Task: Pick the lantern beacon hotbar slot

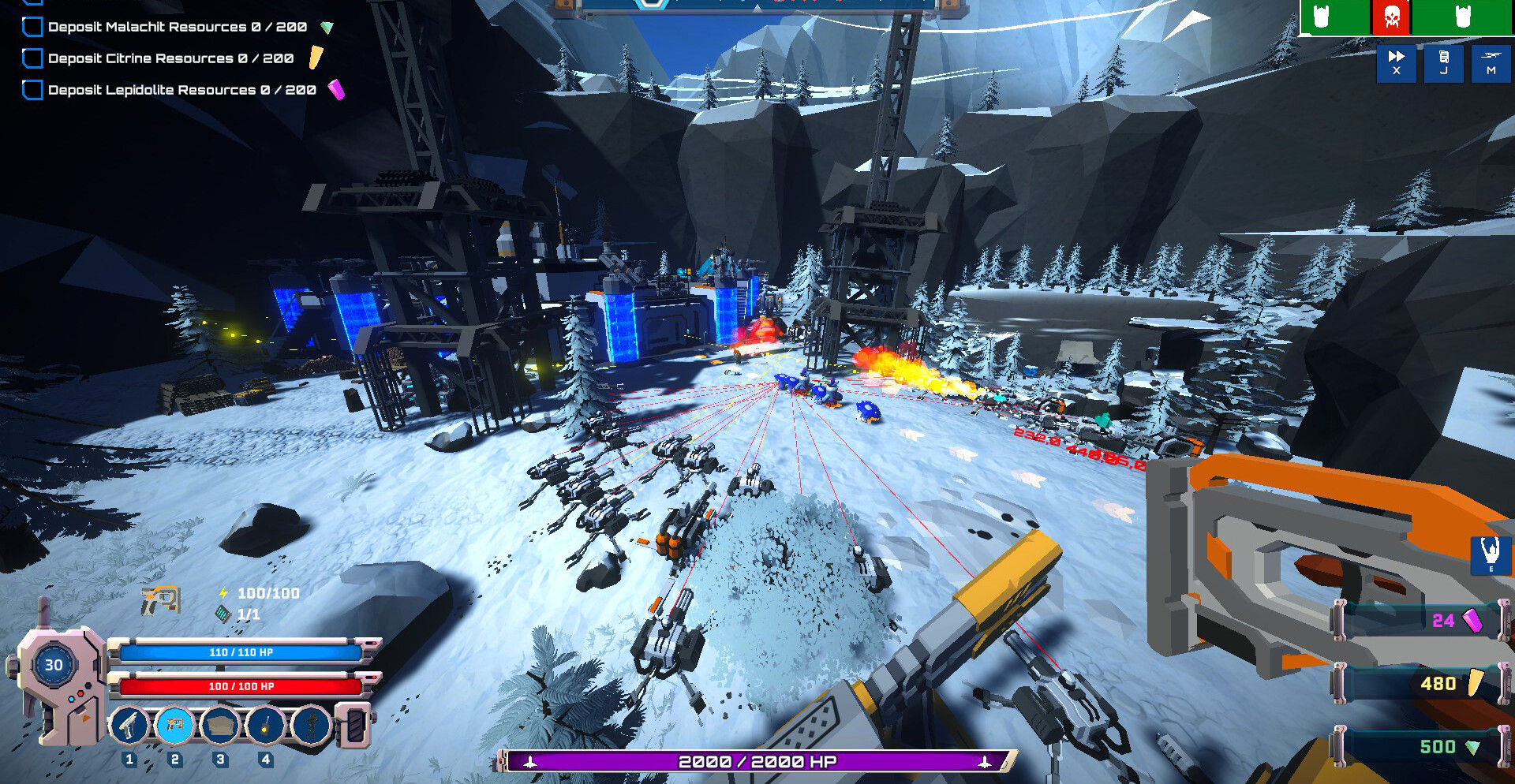Action: 266,725
